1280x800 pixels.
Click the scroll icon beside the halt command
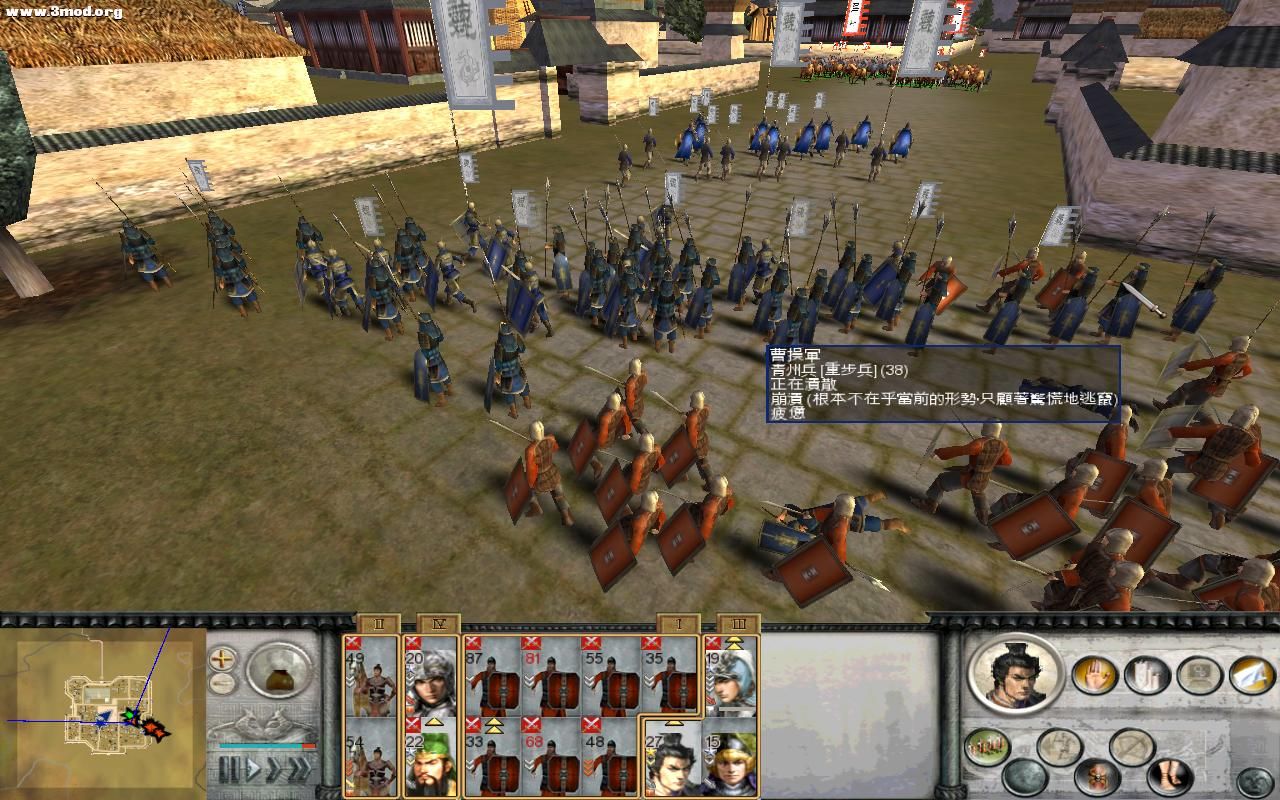point(1145,676)
